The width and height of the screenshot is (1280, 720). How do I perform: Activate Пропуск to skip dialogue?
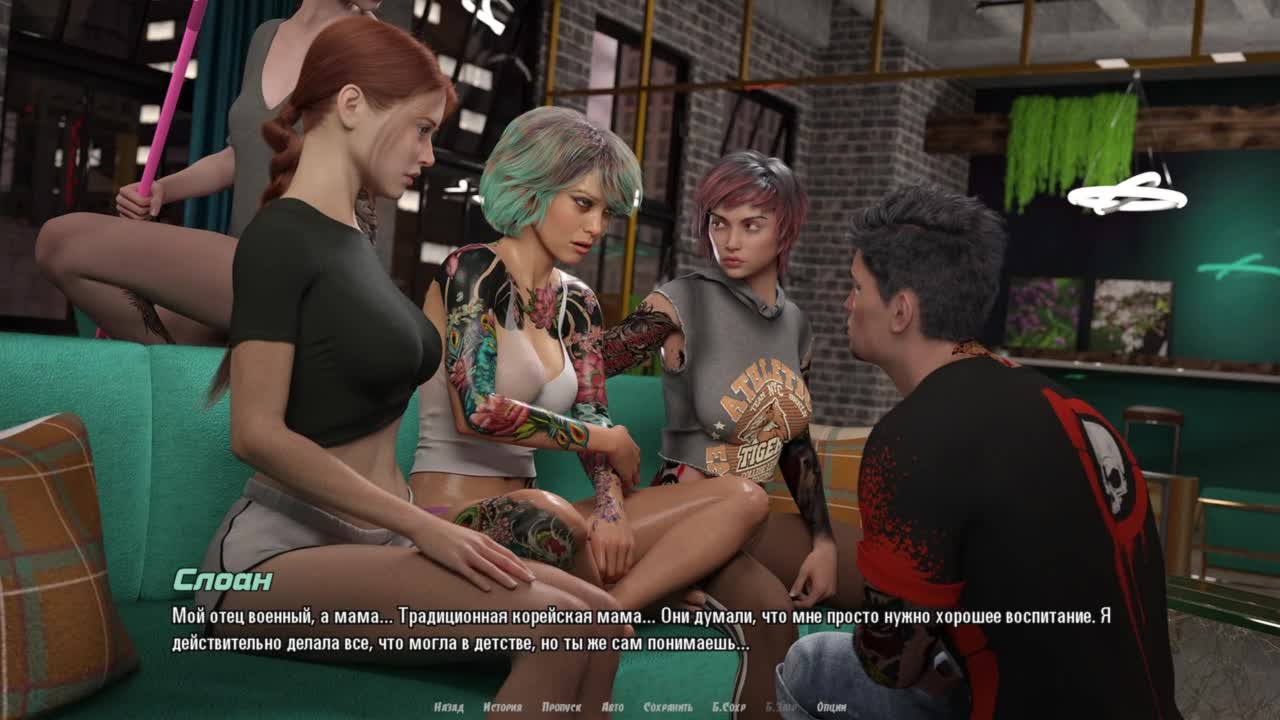click(561, 707)
